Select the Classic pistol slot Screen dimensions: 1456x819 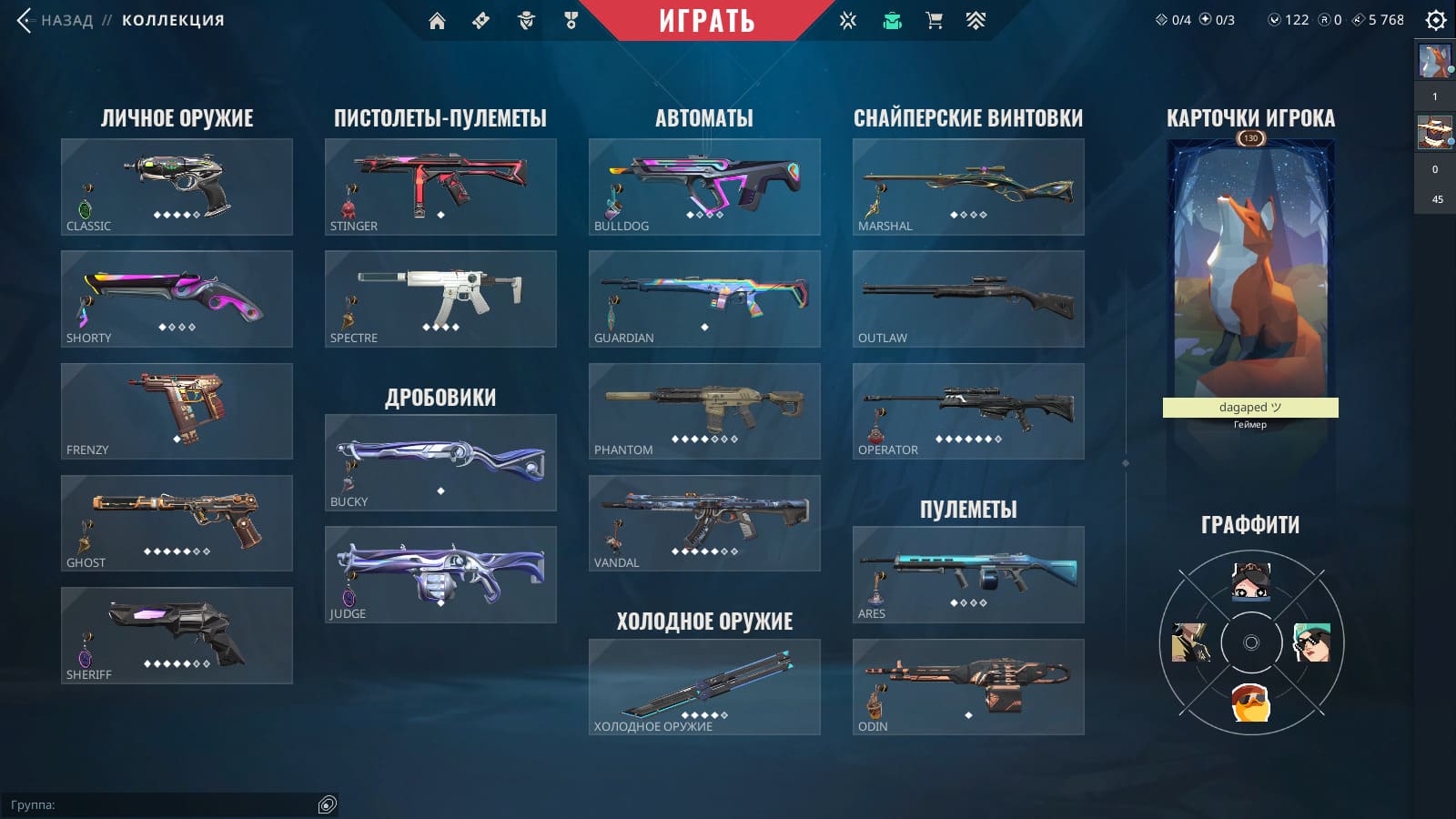[x=177, y=187]
